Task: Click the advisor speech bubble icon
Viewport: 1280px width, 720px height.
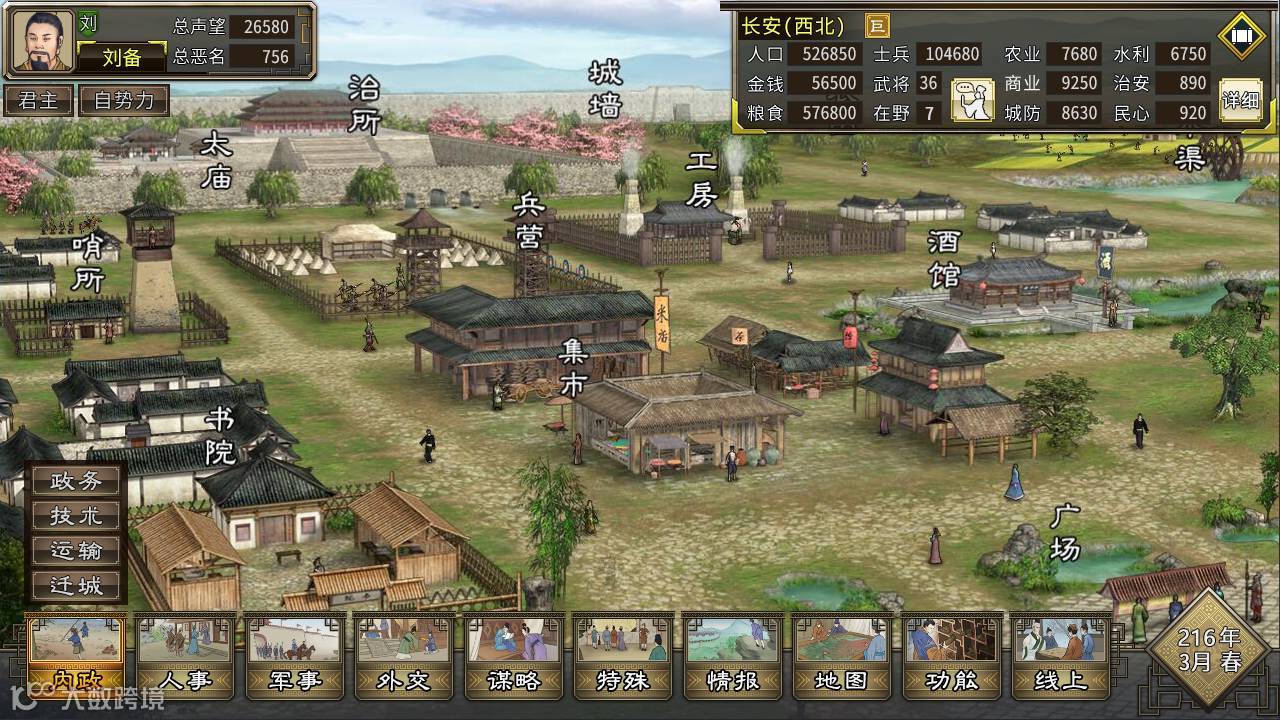Action: (972, 100)
